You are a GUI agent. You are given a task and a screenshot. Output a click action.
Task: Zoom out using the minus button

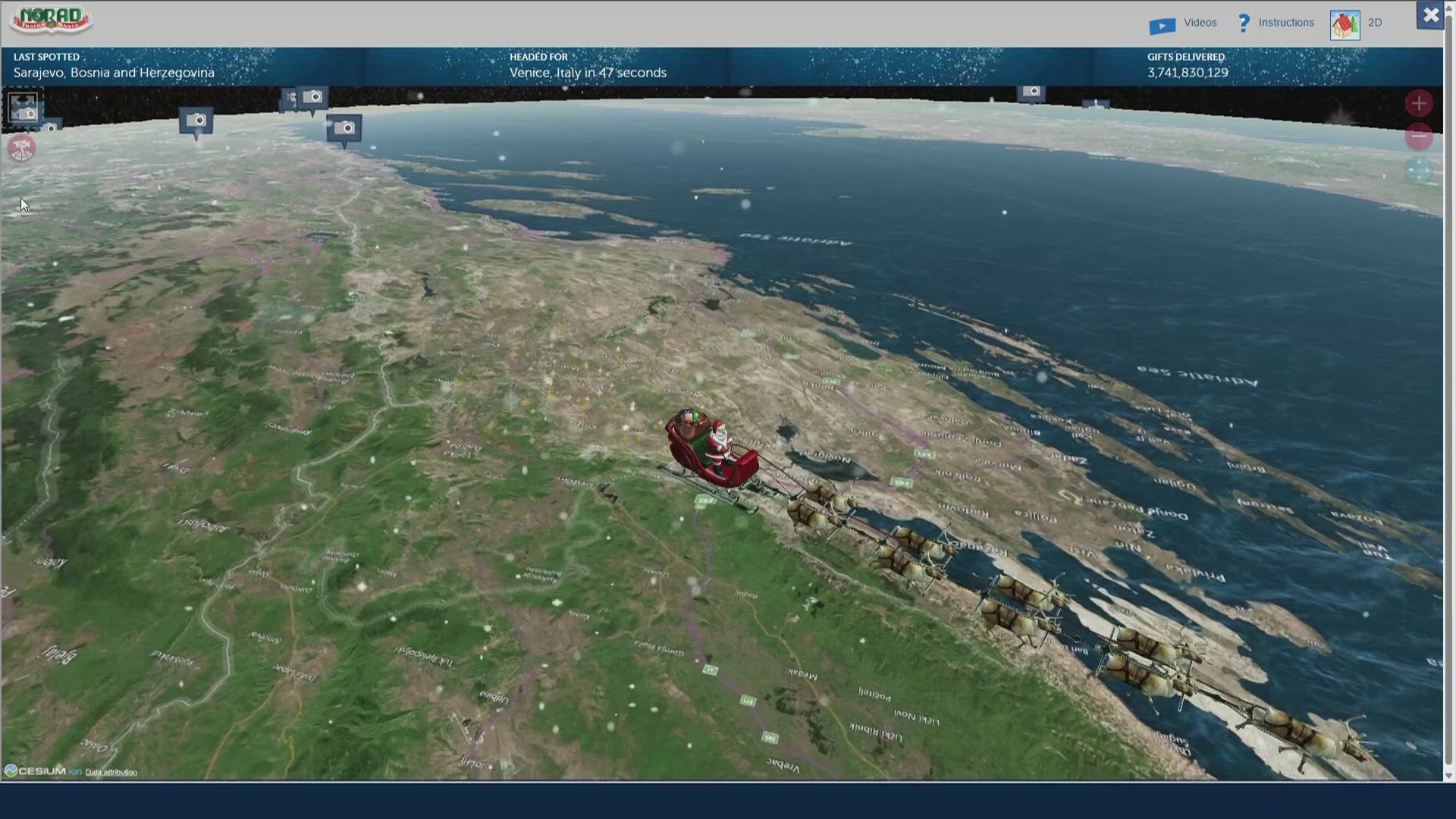[1419, 137]
